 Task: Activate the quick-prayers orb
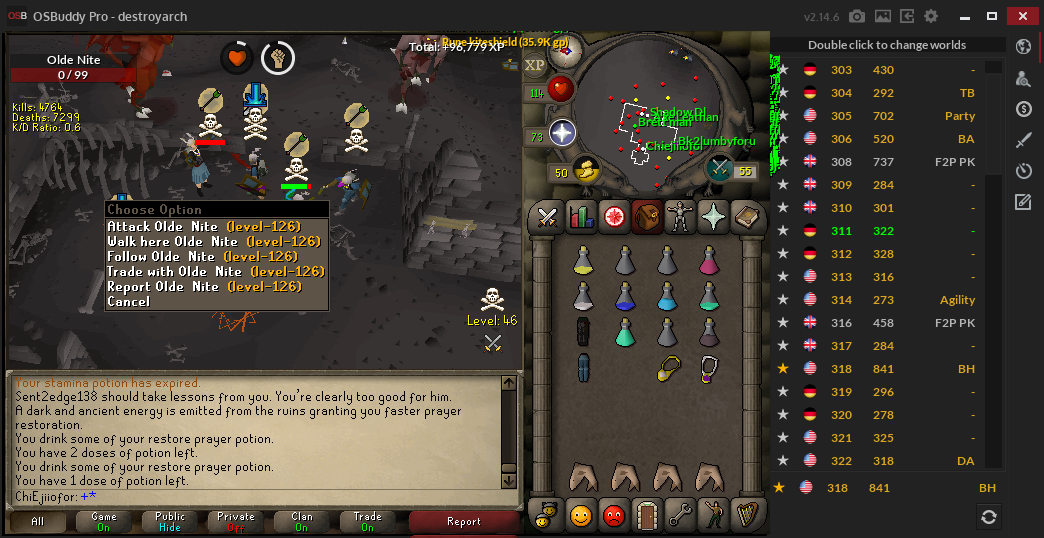(x=563, y=133)
